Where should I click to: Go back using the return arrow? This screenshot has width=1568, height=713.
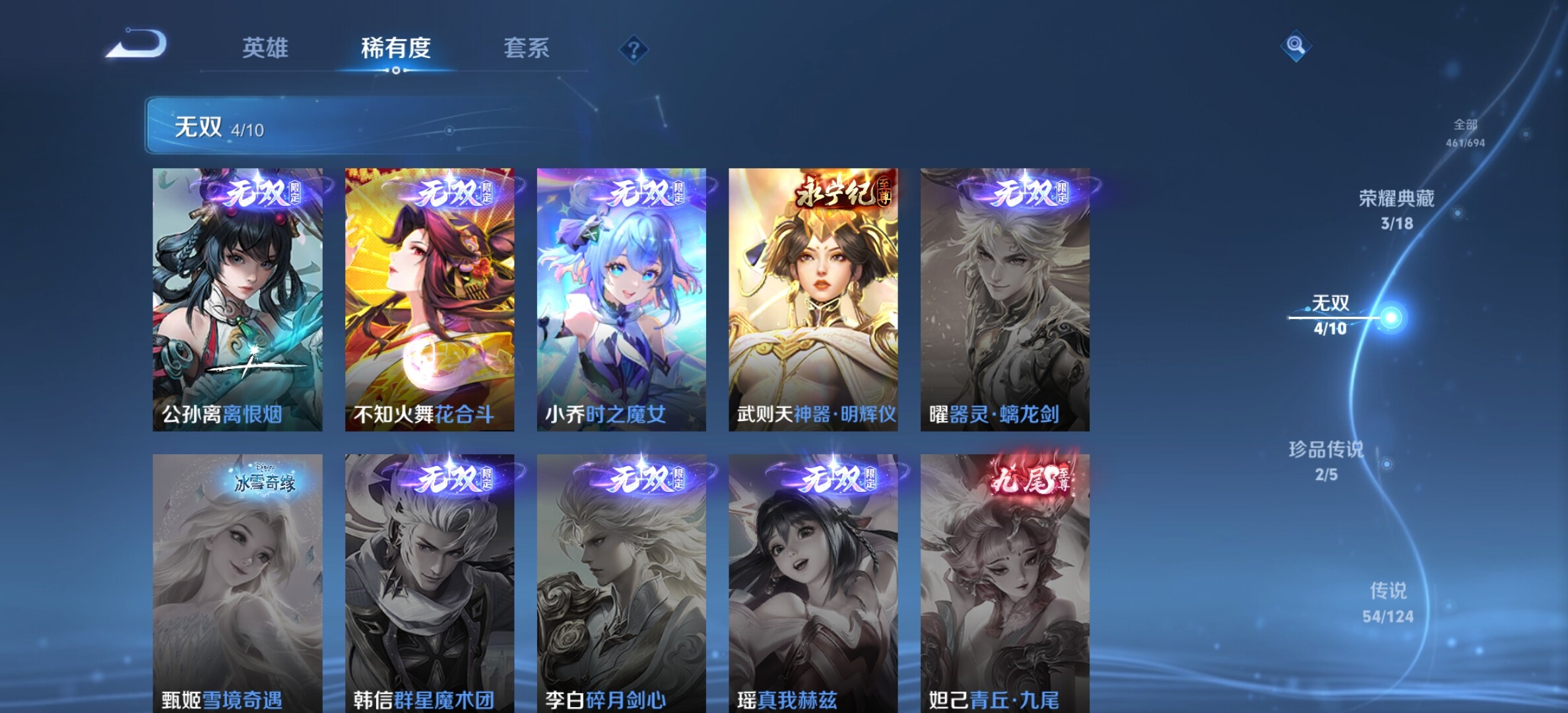[137, 45]
